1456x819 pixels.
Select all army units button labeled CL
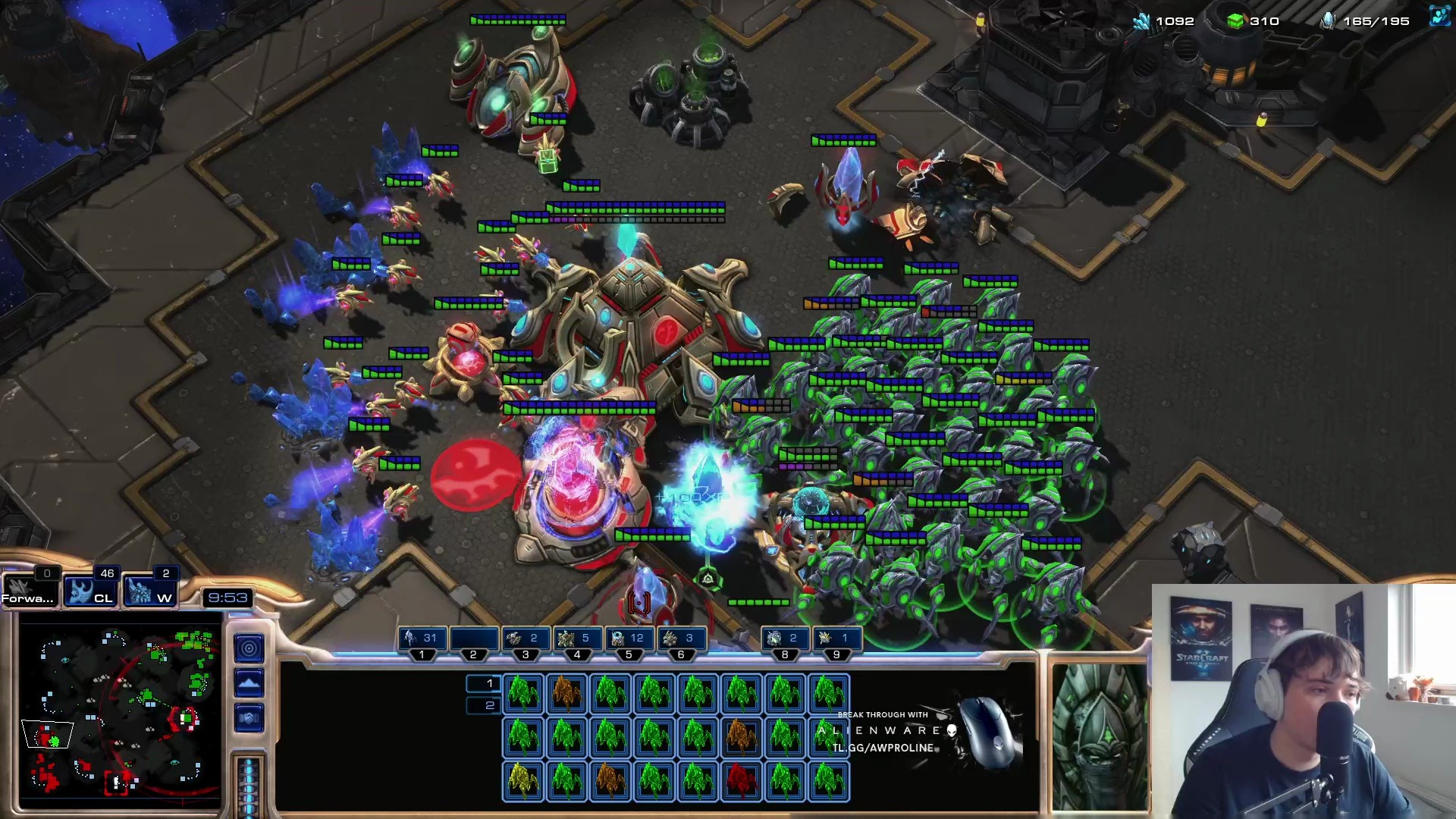[90, 590]
